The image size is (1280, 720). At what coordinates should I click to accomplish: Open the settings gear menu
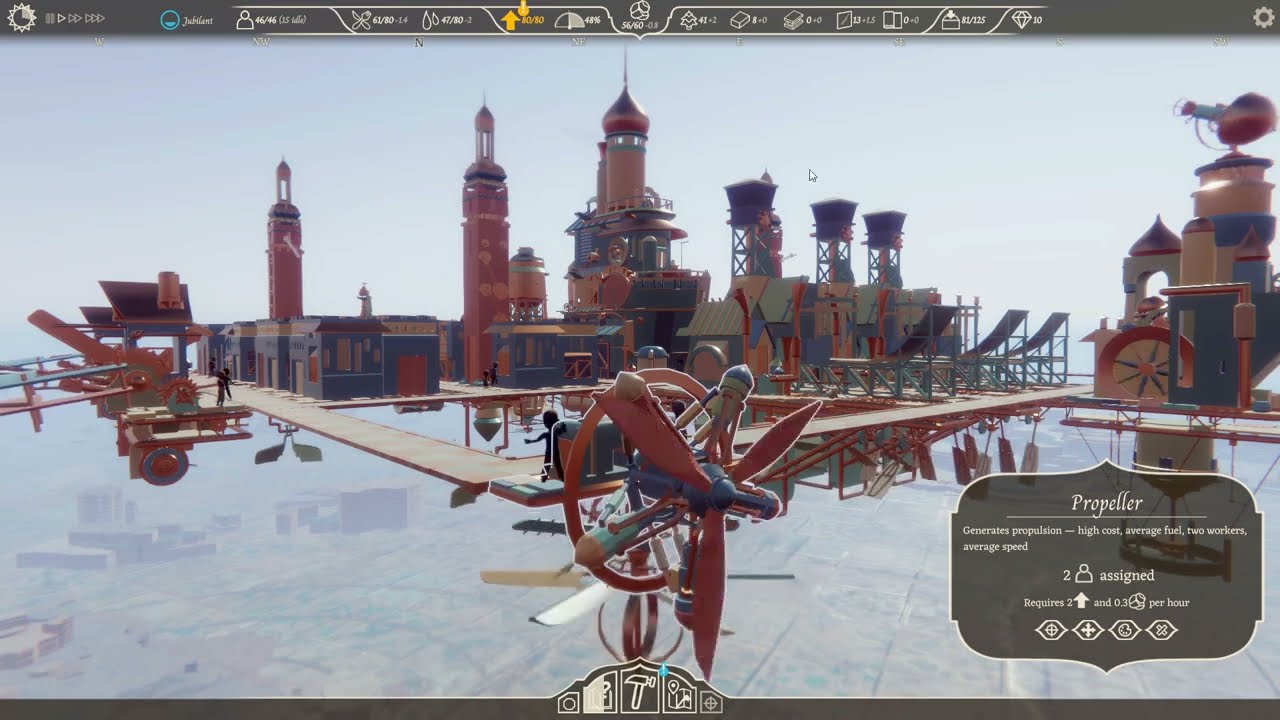pyautogui.click(x=1263, y=17)
